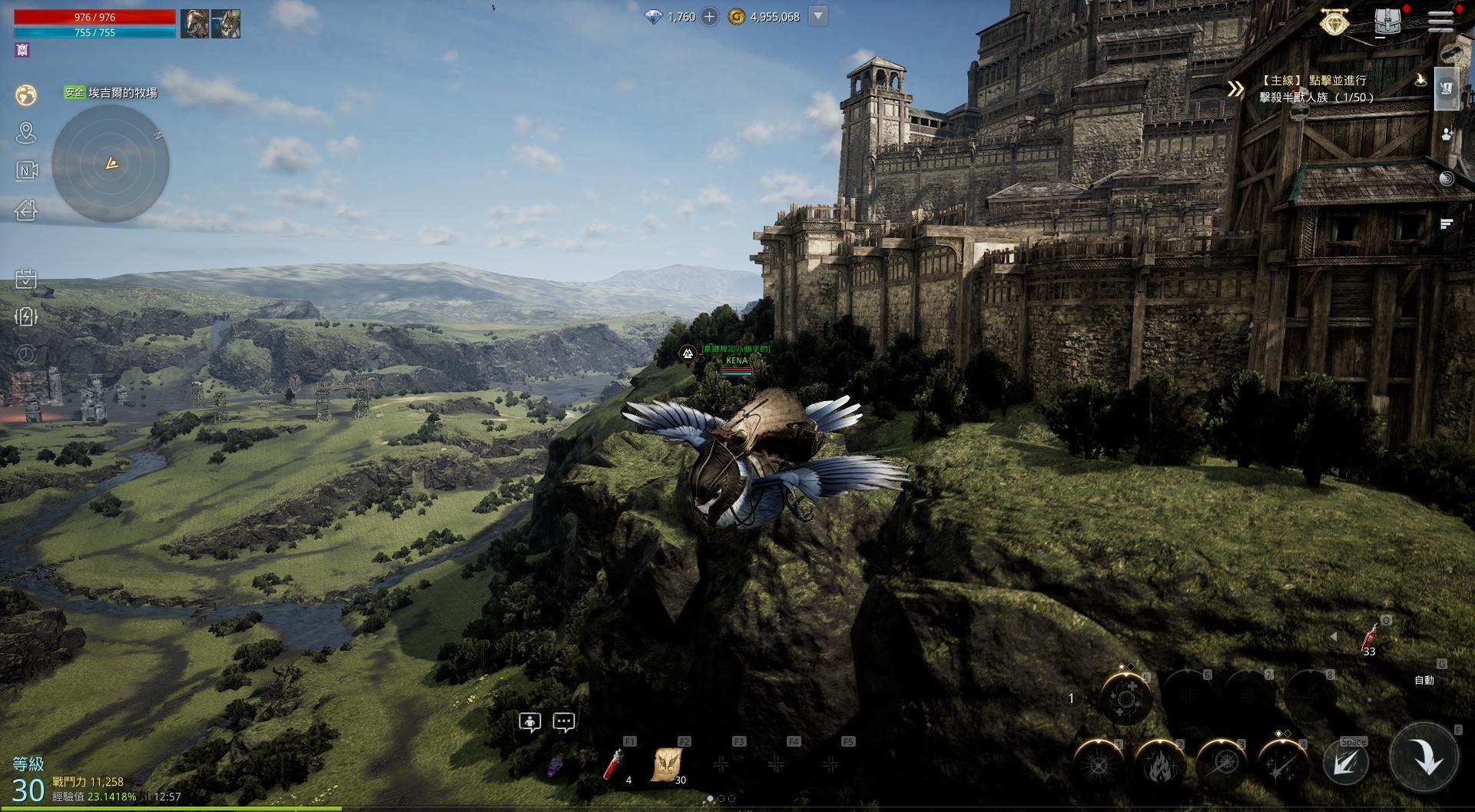Open the inventory bag
This screenshot has width=1475, height=812.
tap(1387, 22)
